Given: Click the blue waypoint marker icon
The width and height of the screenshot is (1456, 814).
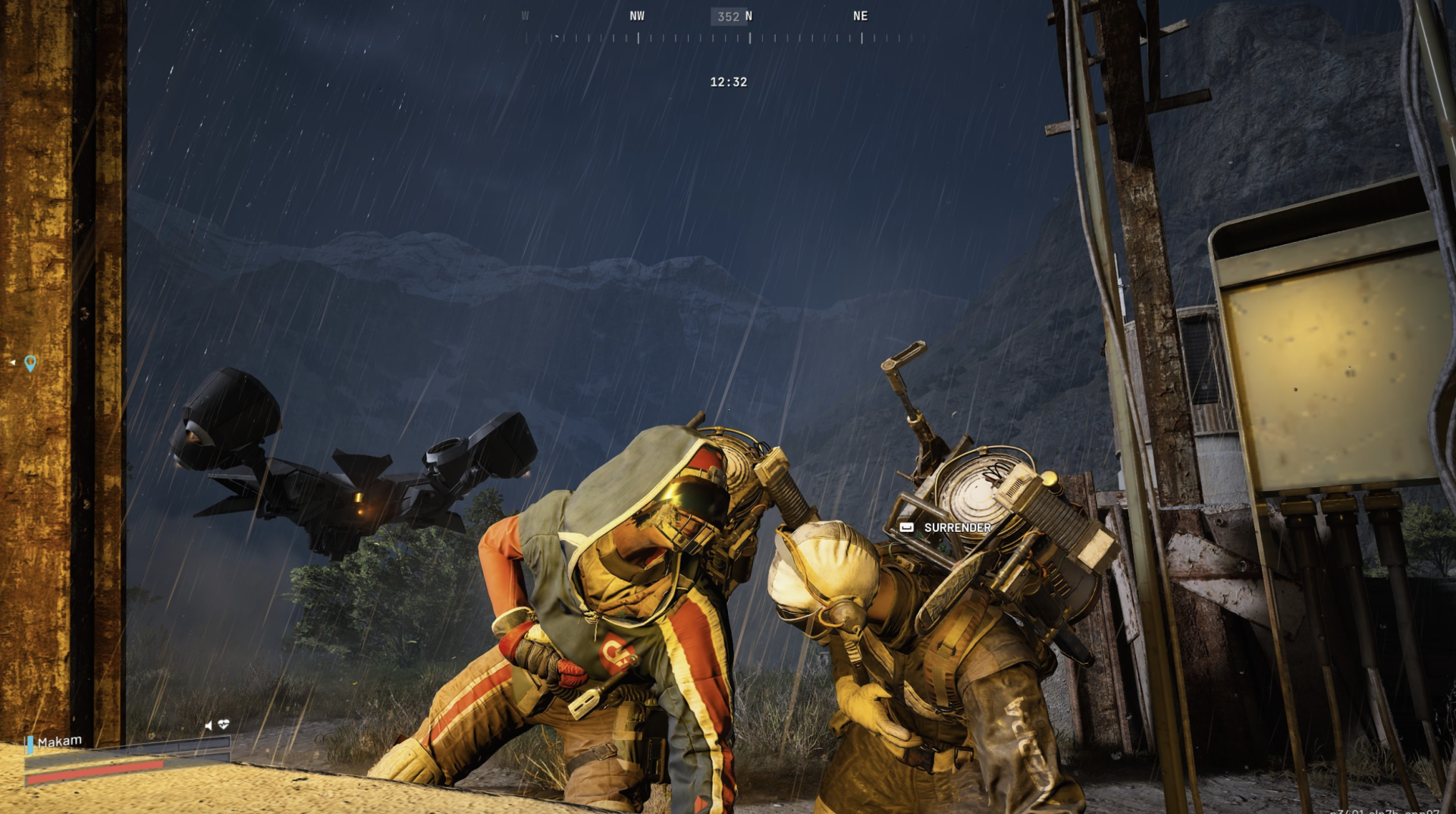Looking at the screenshot, I should [30, 363].
